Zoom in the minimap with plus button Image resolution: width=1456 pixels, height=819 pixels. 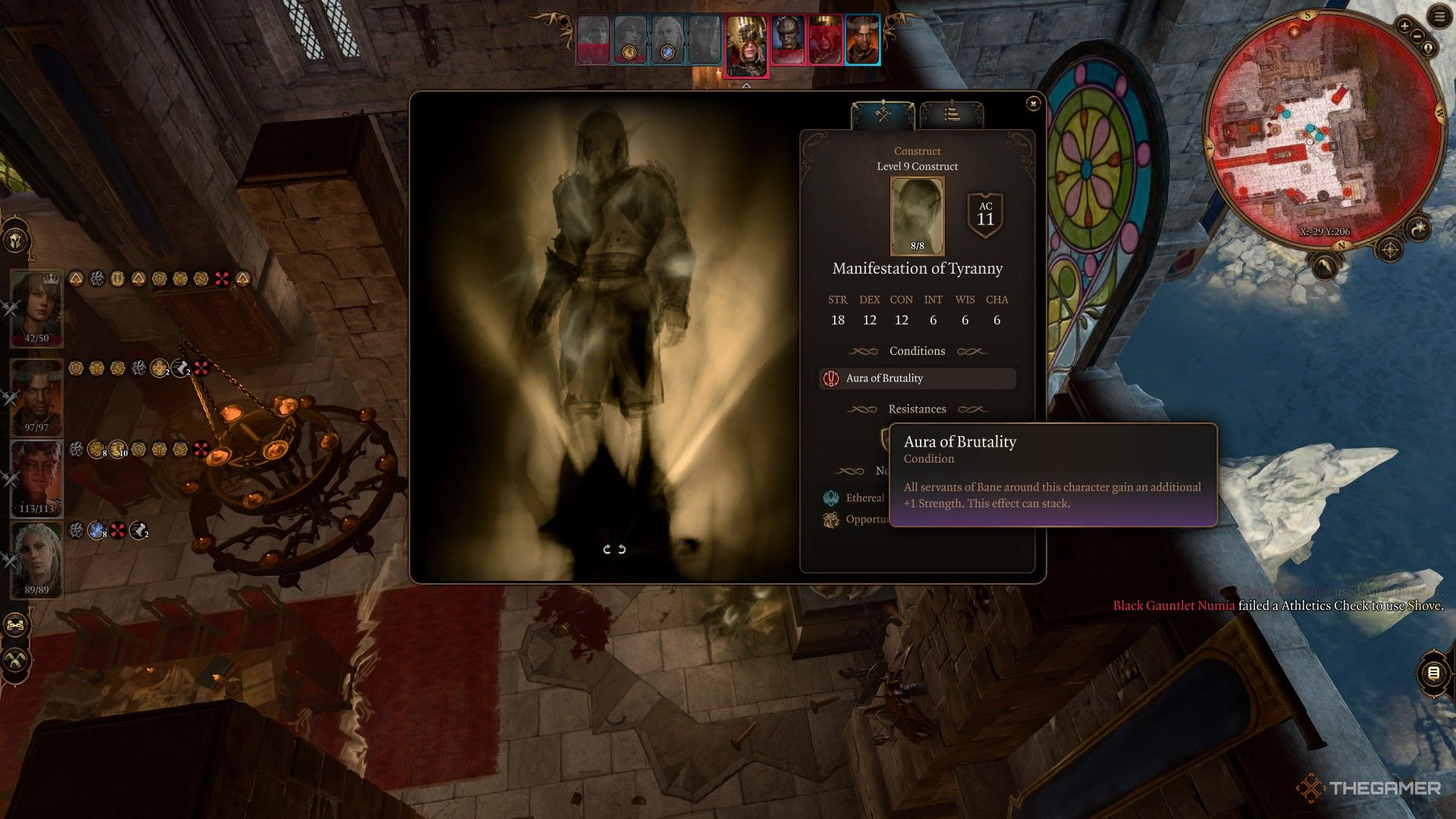pos(1404,27)
